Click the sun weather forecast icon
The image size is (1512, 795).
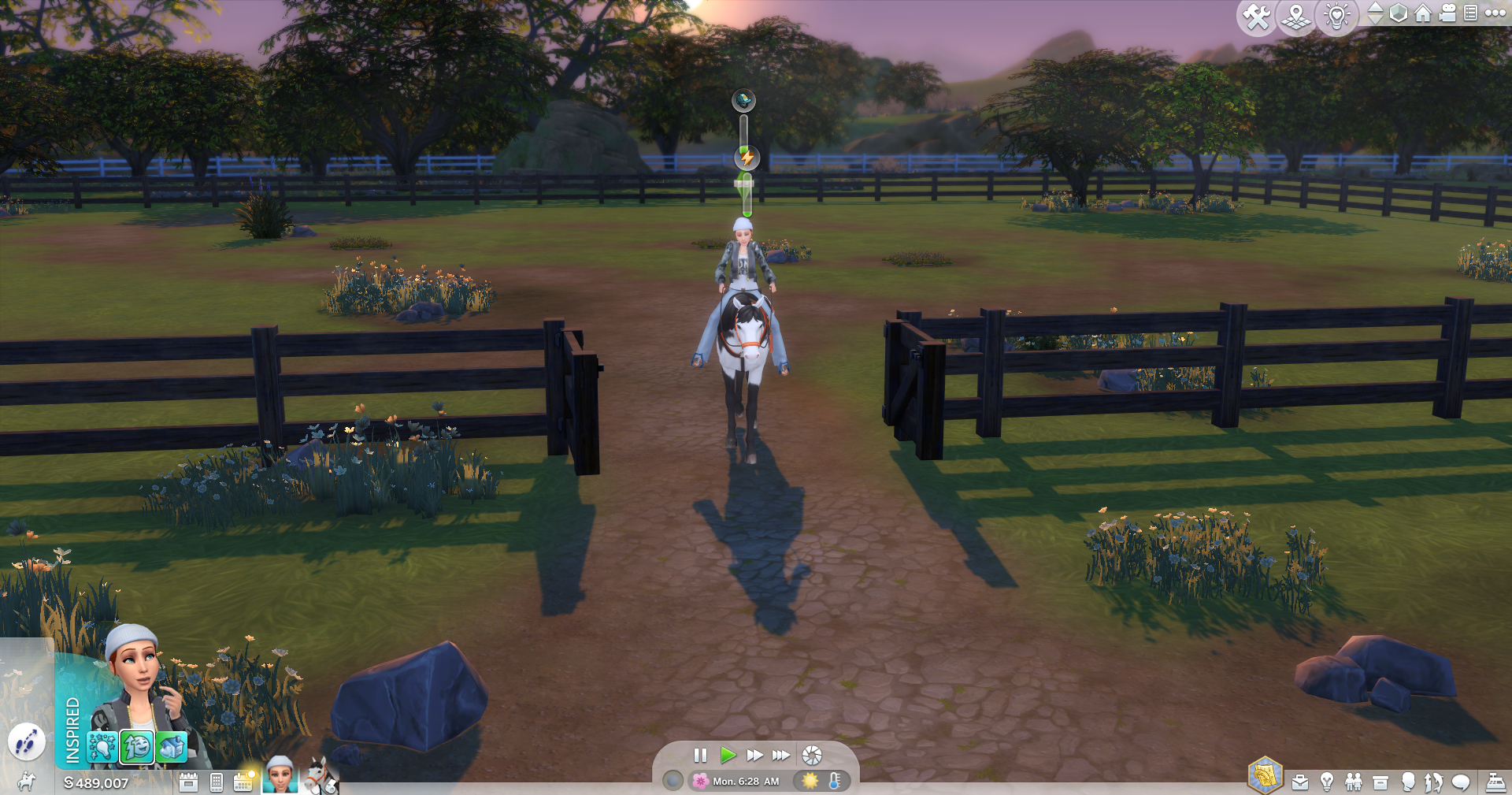[x=809, y=781]
